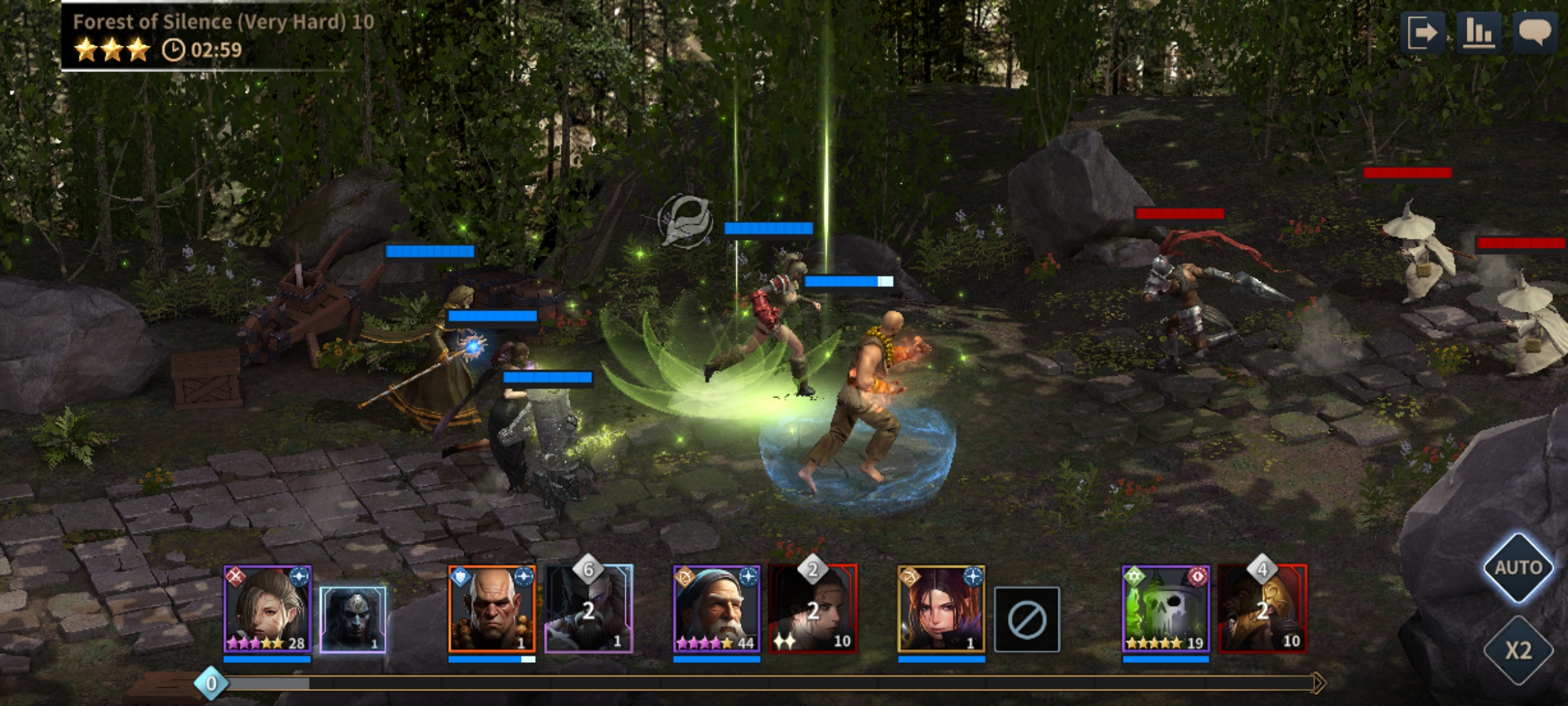This screenshot has width=1568, height=706.
Task: Exit the battle via the door arrow icon
Action: coord(1422,32)
